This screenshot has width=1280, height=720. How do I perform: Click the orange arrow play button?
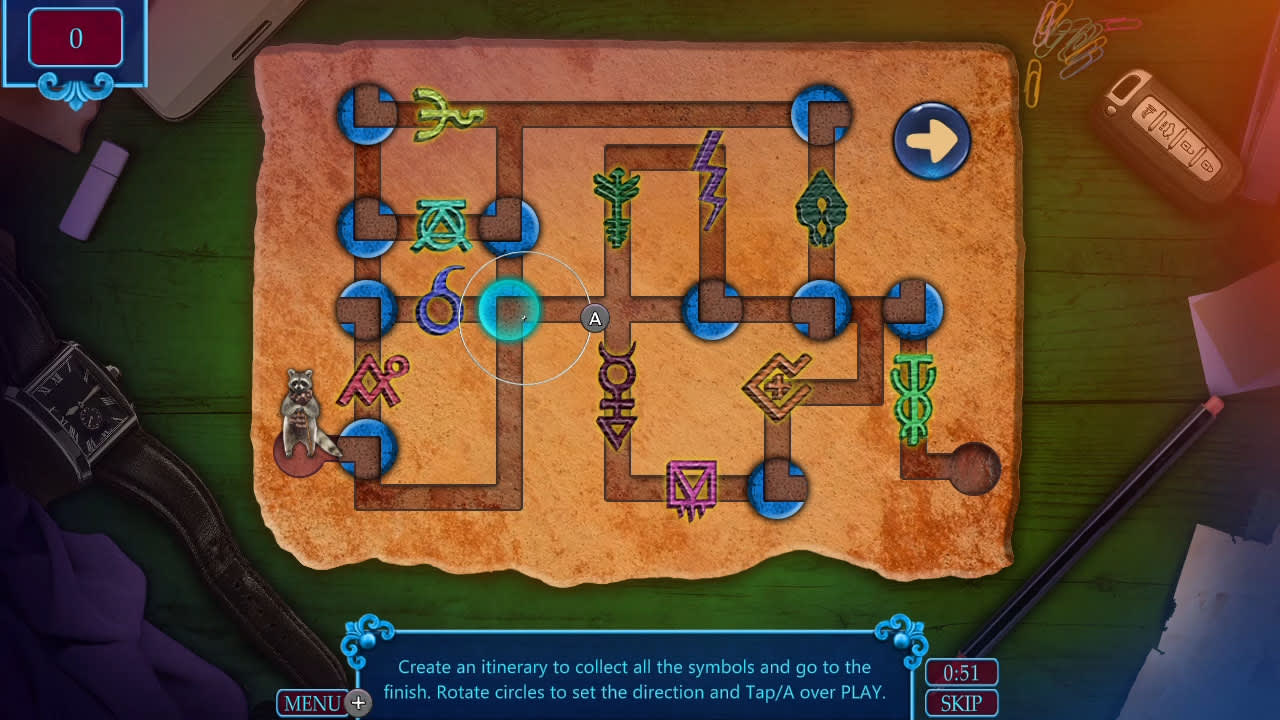pyautogui.click(x=931, y=141)
